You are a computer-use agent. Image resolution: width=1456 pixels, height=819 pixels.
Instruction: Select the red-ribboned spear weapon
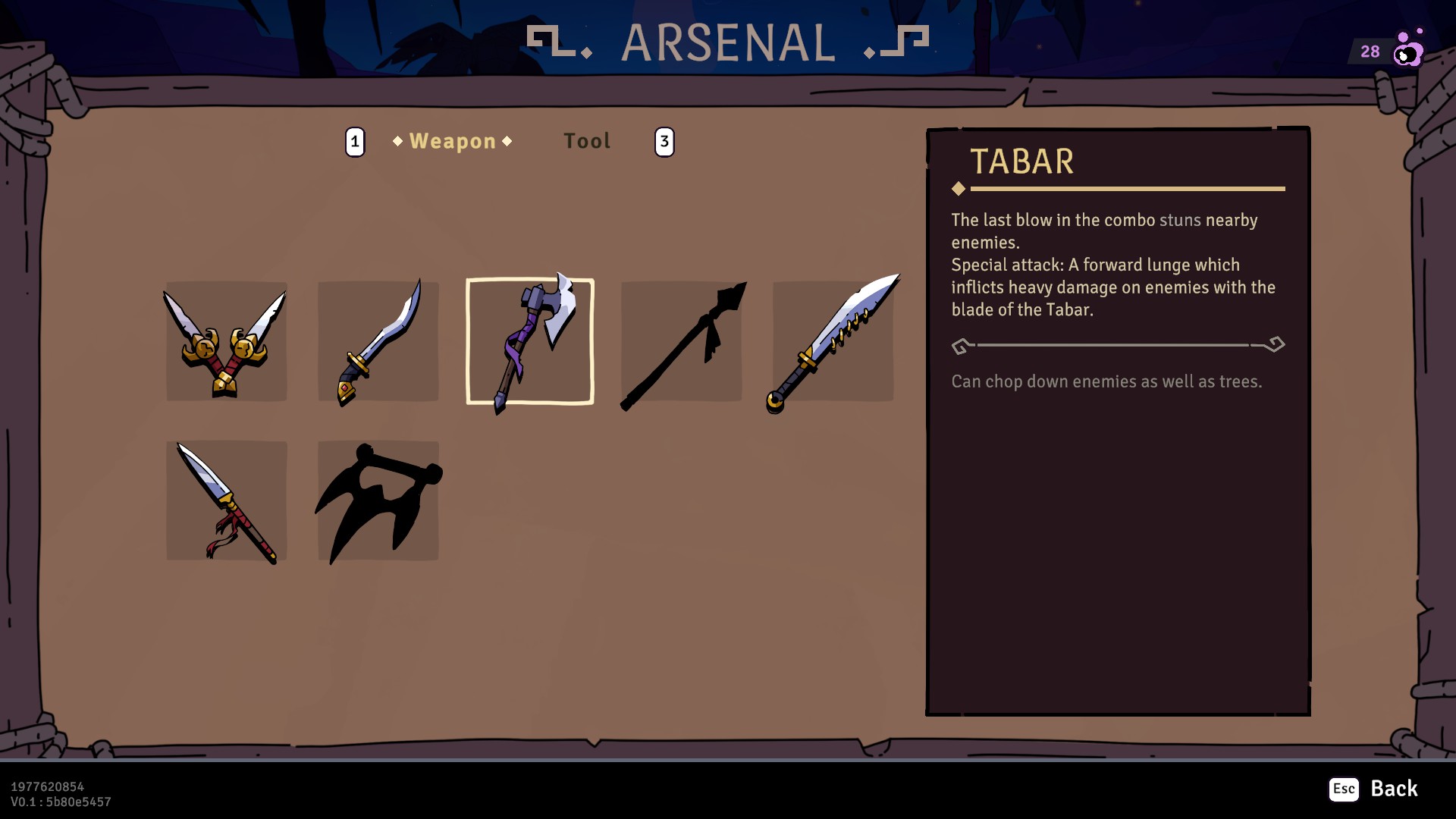tap(225, 500)
